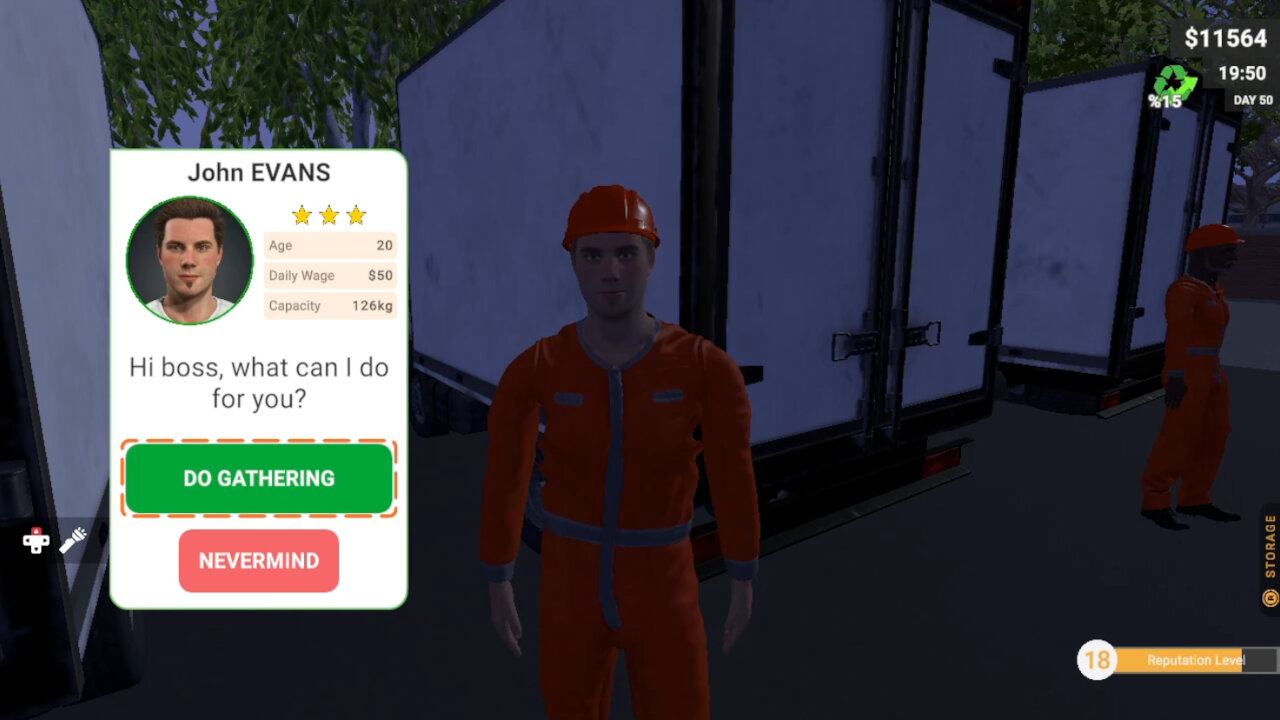Click the reputation level 18 badge
The image size is (1280, 720).
click(x=1098, y=660)
